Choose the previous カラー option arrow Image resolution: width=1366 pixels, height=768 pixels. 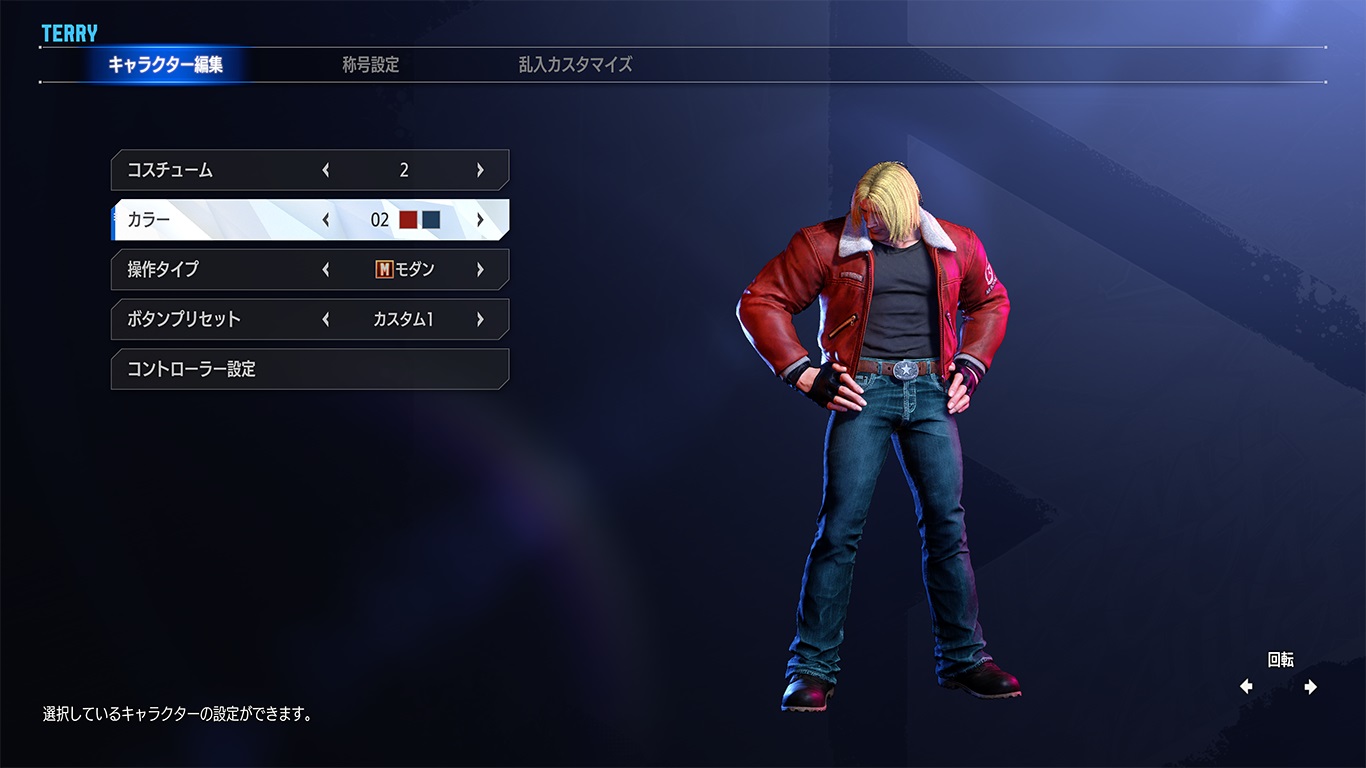click(x=326, y=220)
